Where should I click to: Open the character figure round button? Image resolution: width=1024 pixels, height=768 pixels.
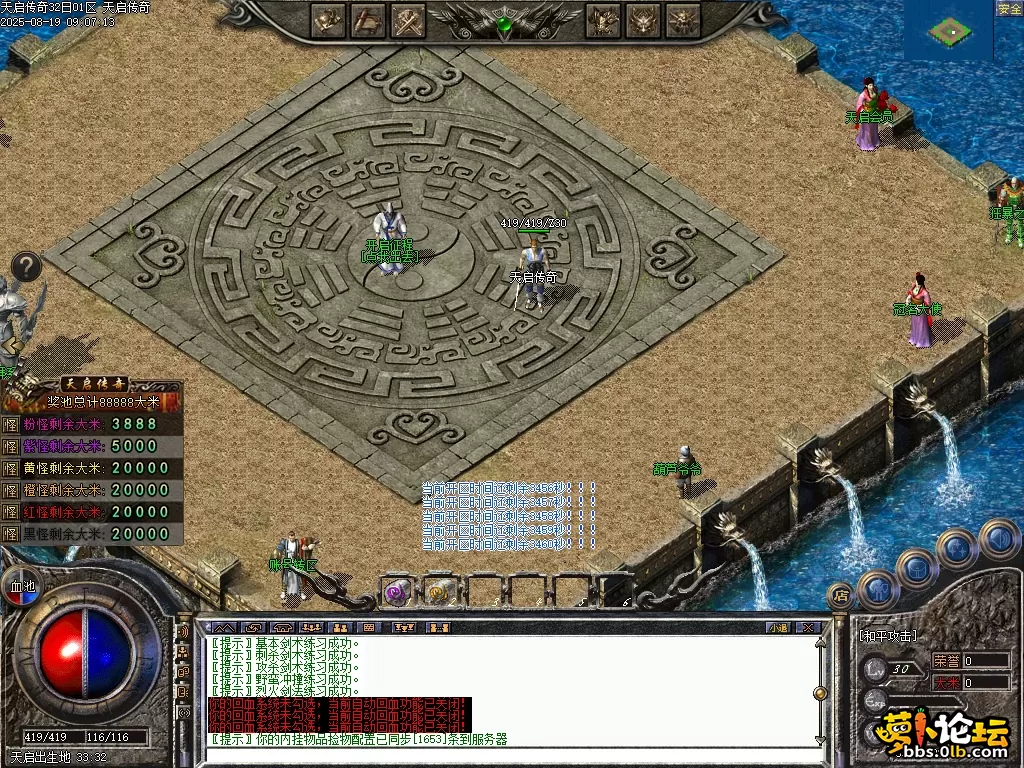[x=879, y=588]
